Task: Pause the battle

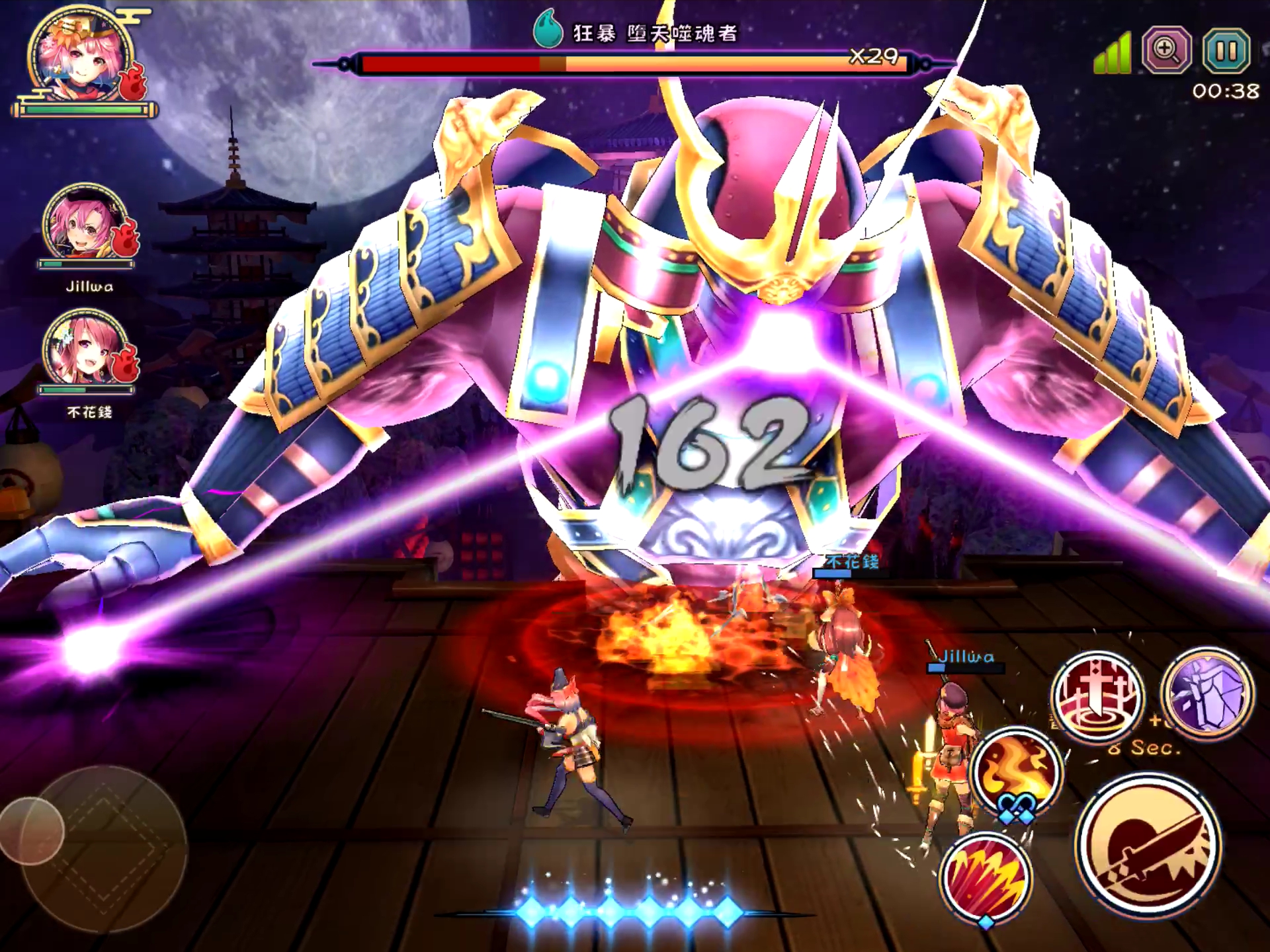Action: (1226, 50)
